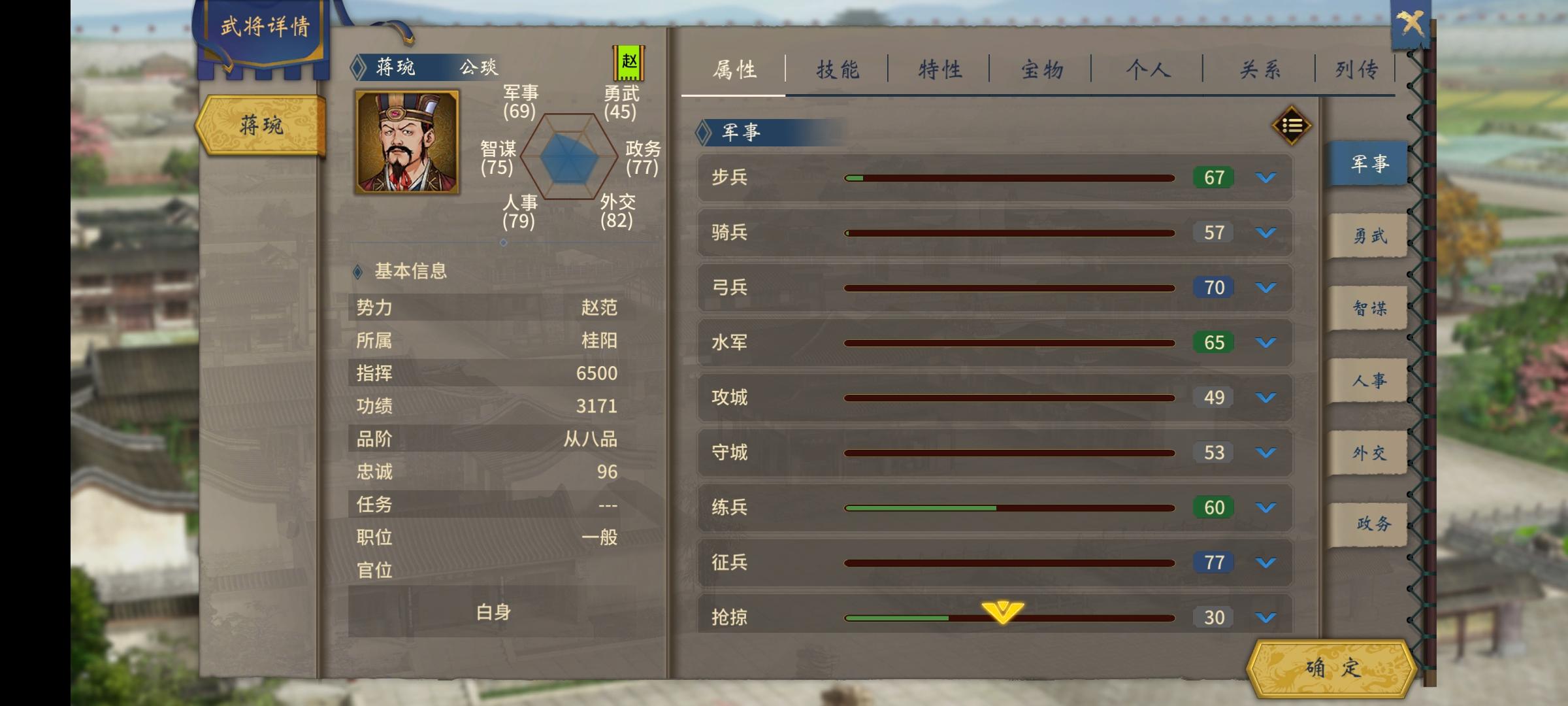Open the 政务 category in the right sidebar
This screenshot has height=706, width=1568.
[x=1367, y=523]
